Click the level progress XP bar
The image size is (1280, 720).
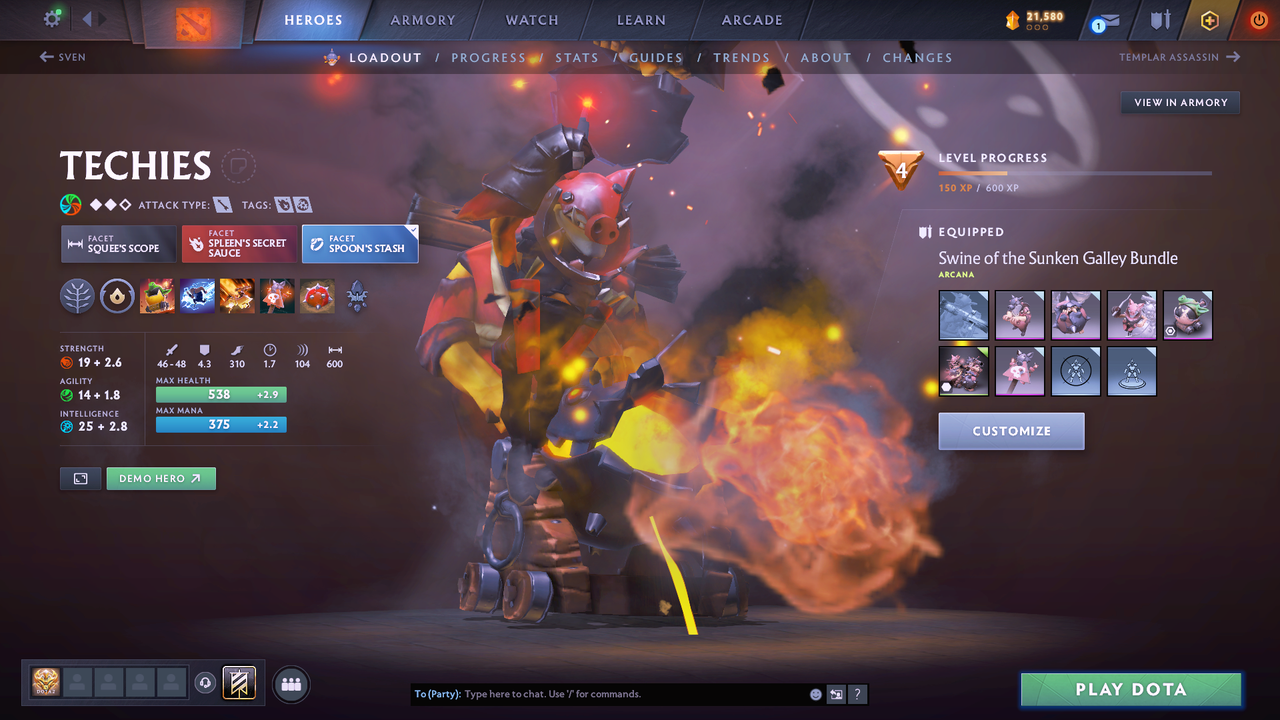coord(1076,172)
